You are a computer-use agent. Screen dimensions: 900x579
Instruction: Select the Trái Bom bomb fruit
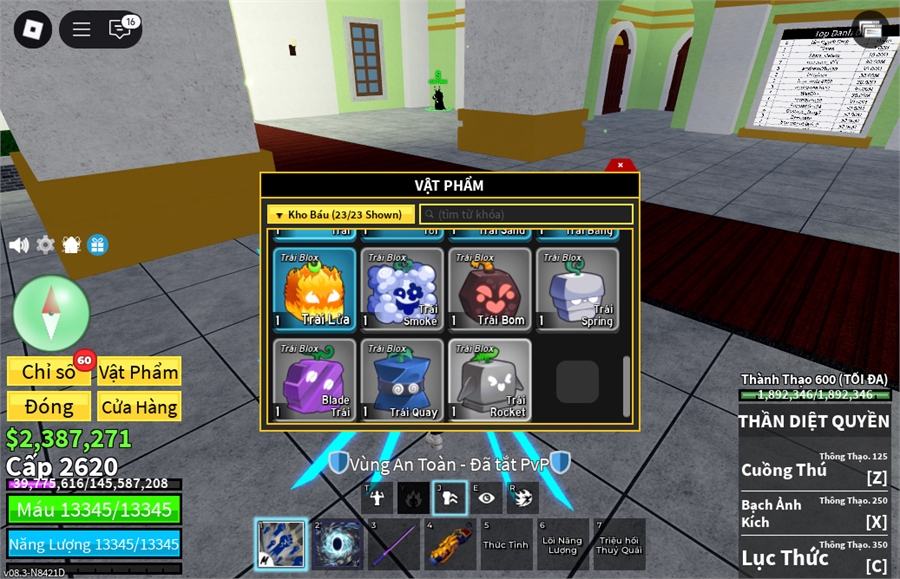pyautogui.click(x=488, y=289)
